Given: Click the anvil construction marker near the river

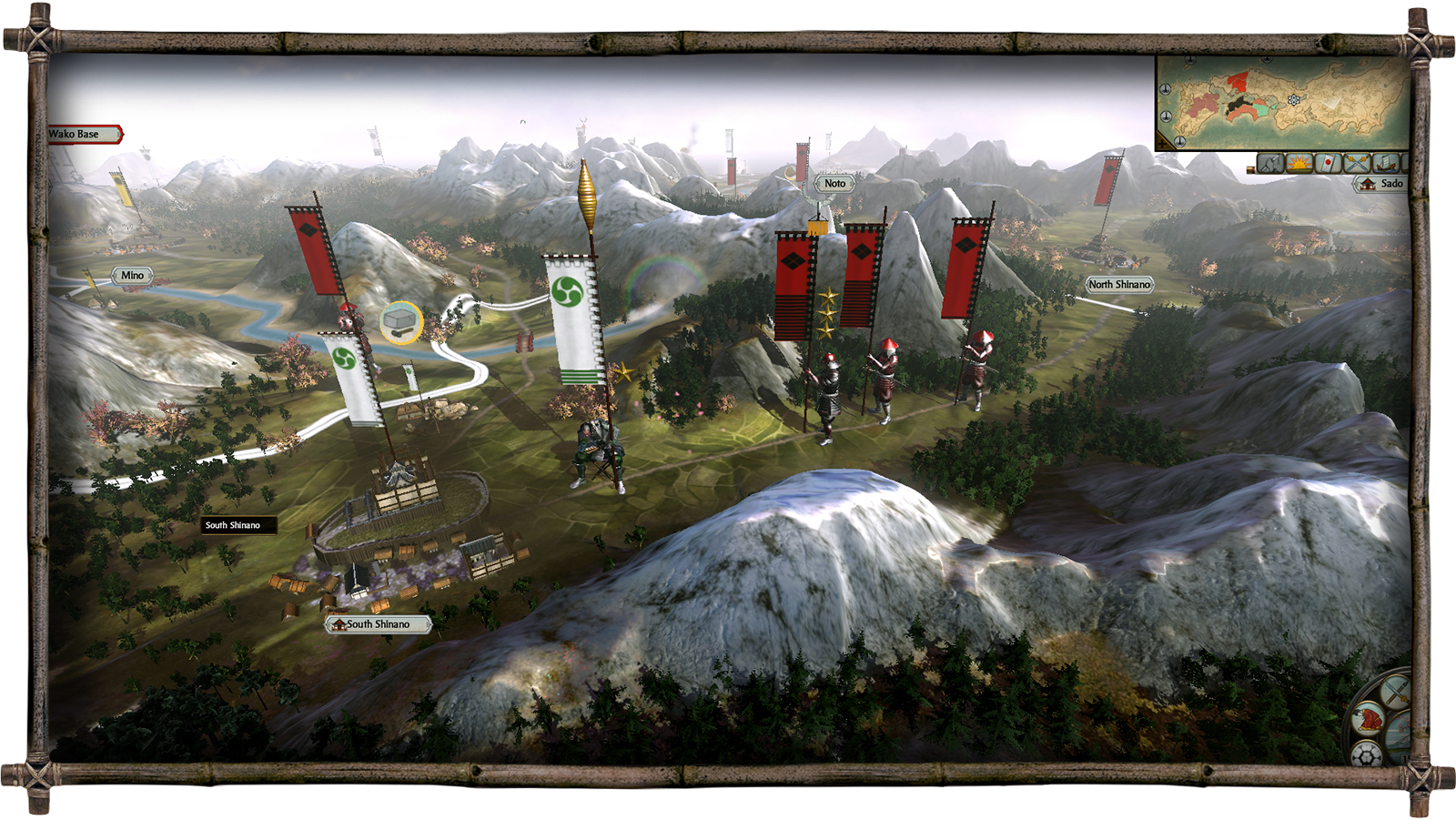Looking at the screenshot, I should [x=400, y=322].
